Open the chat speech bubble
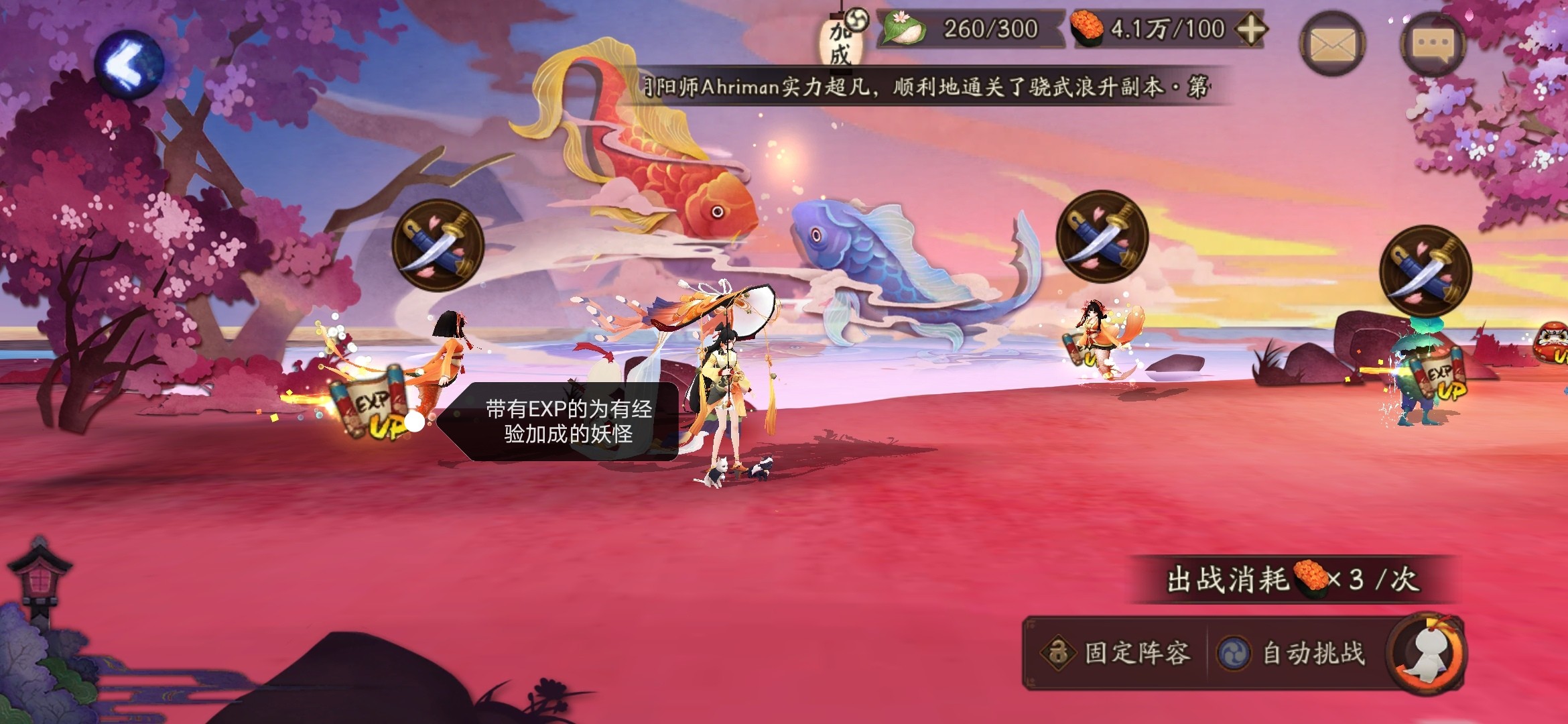The height and width of the screenshot is (724, 1568). coord(1433,44)
